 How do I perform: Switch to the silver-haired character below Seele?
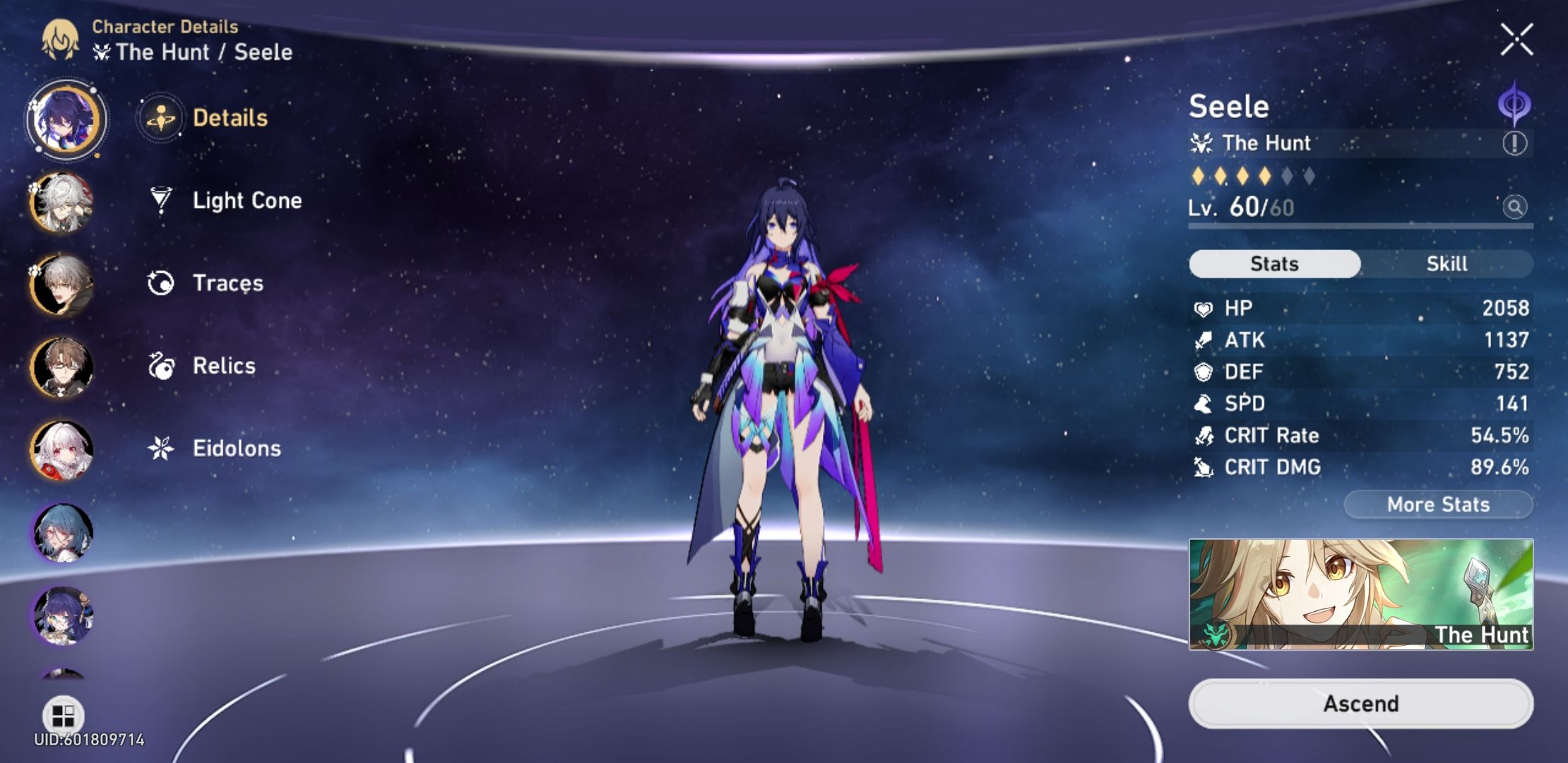62,203
